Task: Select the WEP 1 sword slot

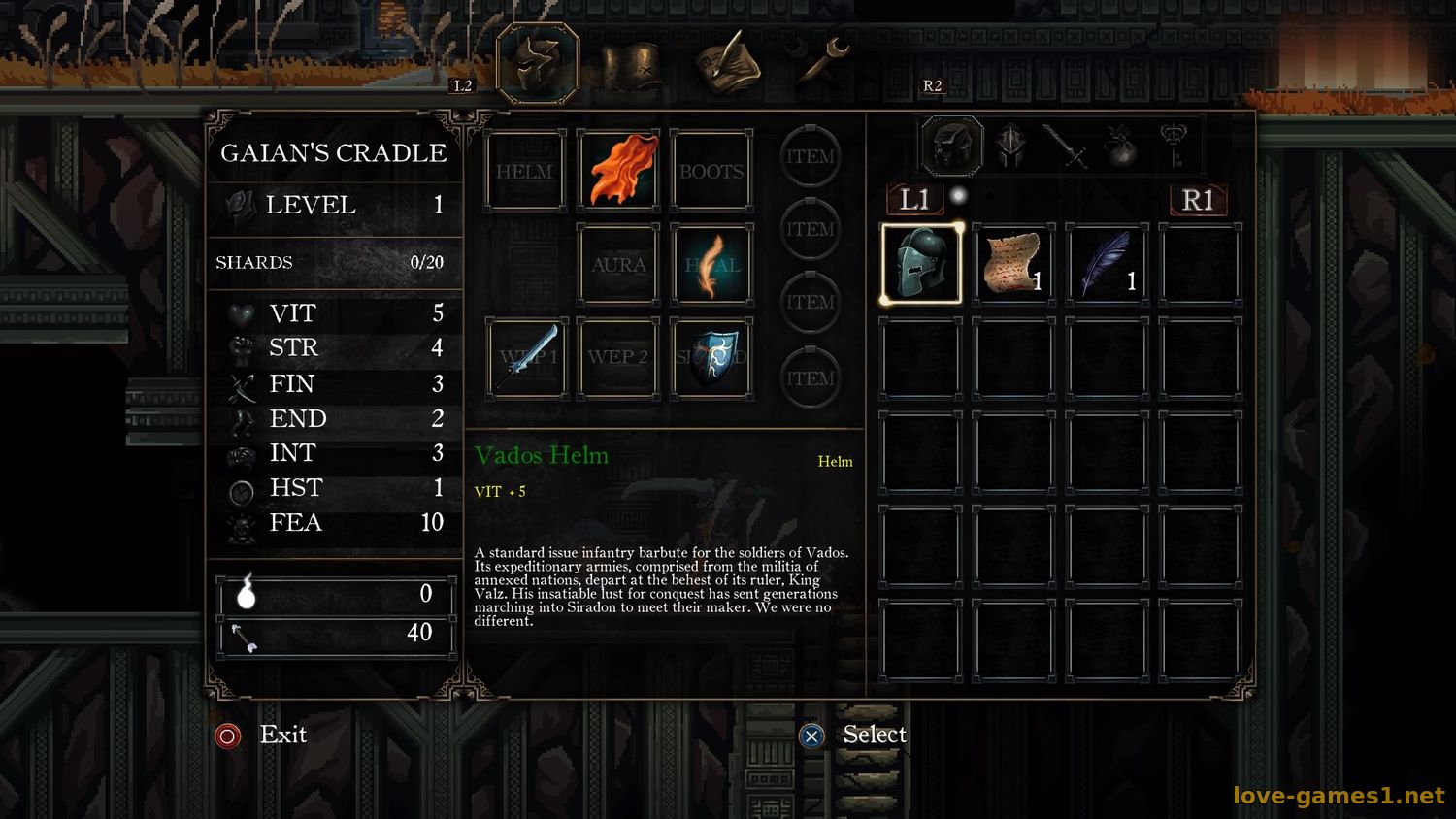Action: tap(525, 358)
